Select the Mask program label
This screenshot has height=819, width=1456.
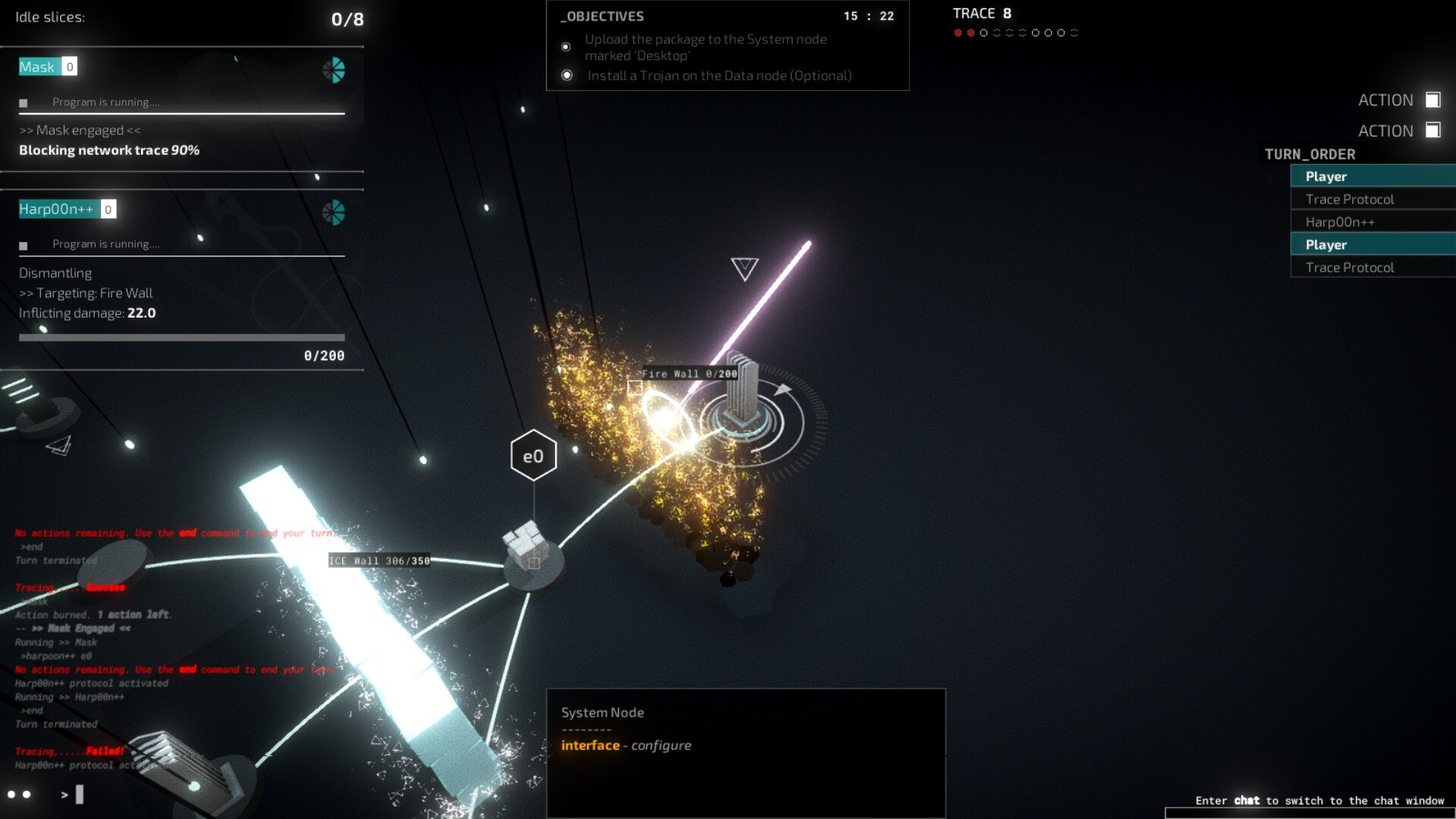[37, 67]
